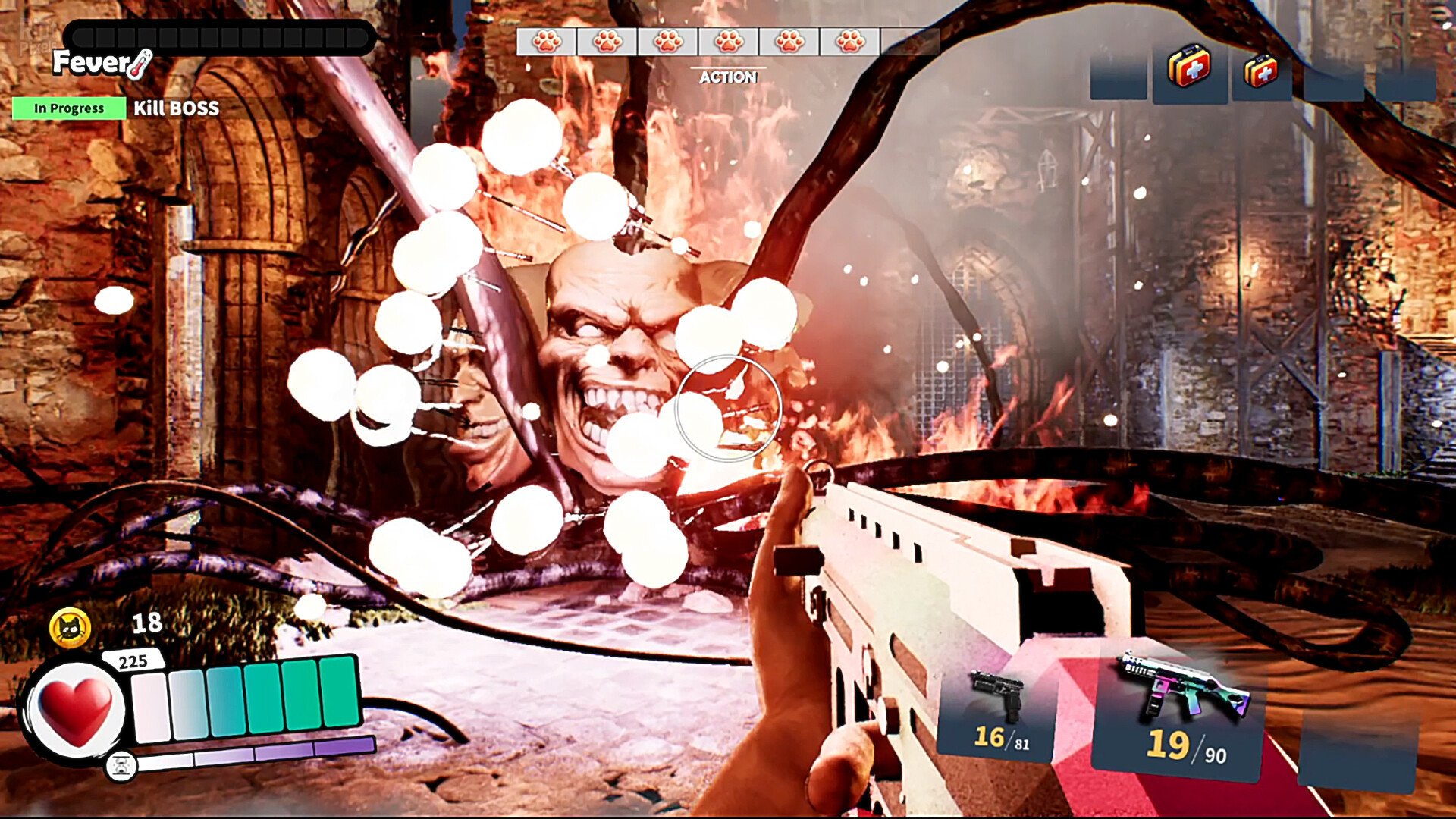Click the cat coin currency icon

(x=70, y=628)
